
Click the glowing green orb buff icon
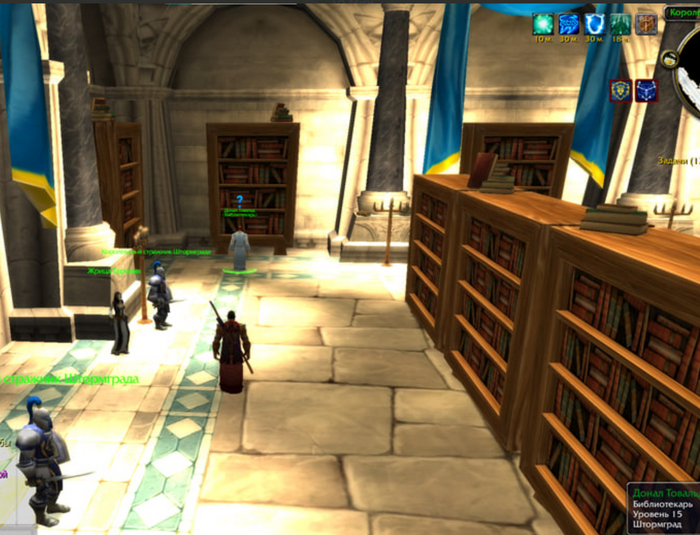pos(543,23)
